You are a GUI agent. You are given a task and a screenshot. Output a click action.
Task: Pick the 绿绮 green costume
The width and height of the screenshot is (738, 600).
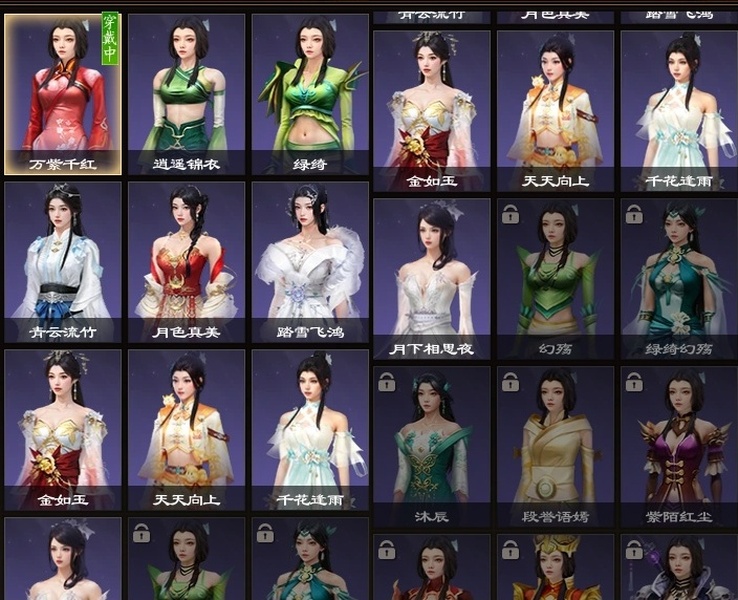[x=310, y=94]
